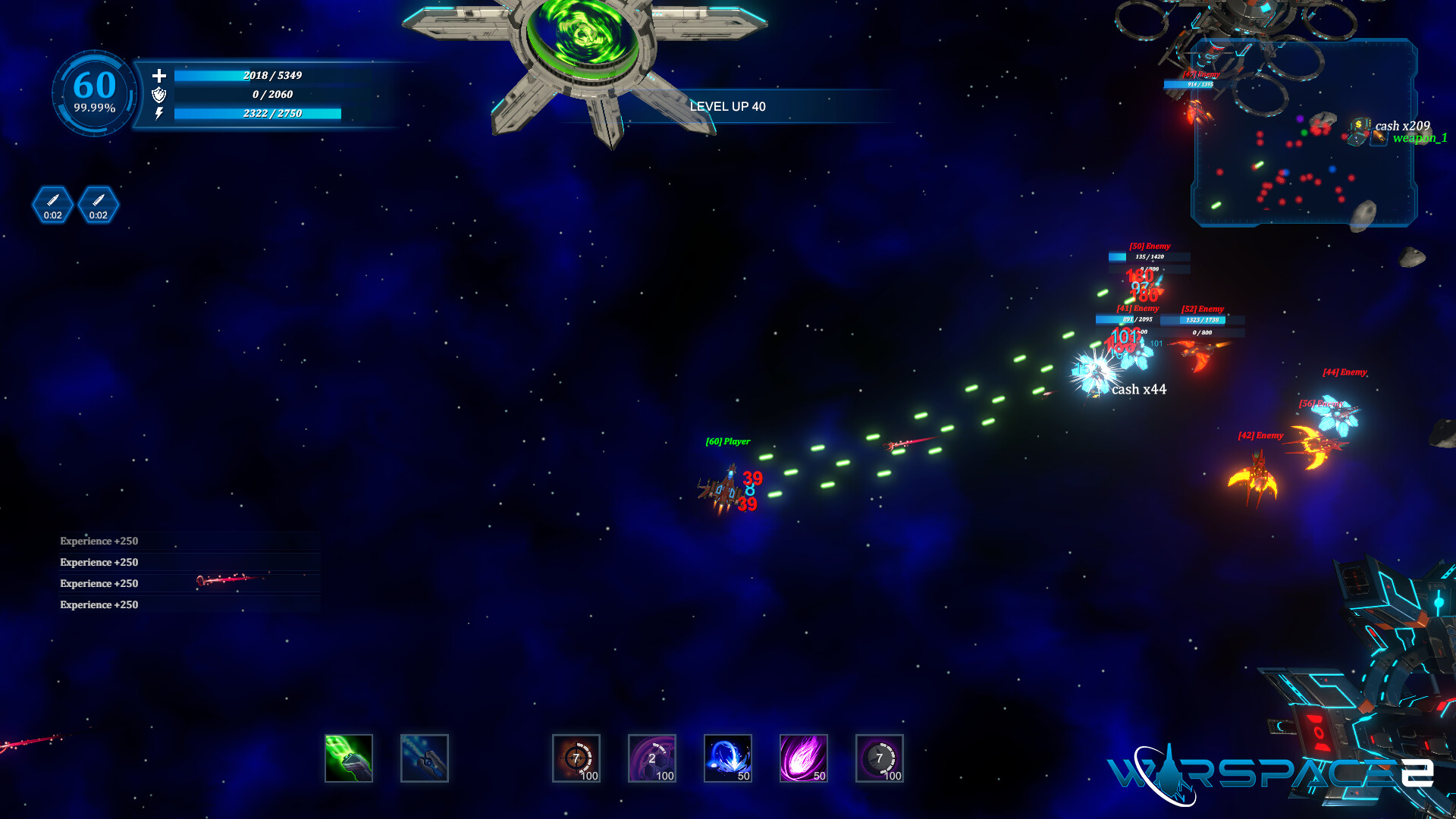The width and height of the screenshot is (1456, 819).
Task: Trigger the magenta plasma flare ability
Action: tap(804, 758)
